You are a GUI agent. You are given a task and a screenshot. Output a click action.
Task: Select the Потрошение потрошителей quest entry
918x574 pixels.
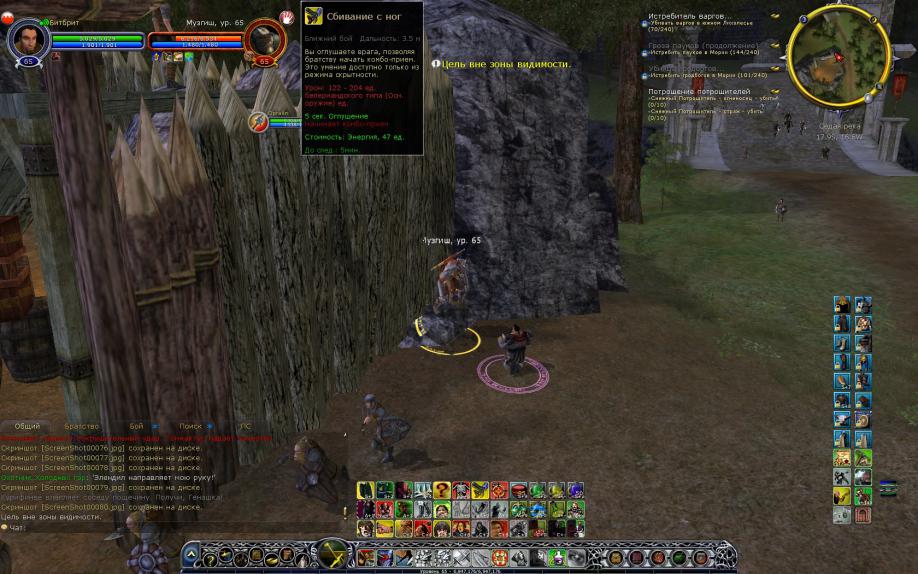[x=698, y=91]
